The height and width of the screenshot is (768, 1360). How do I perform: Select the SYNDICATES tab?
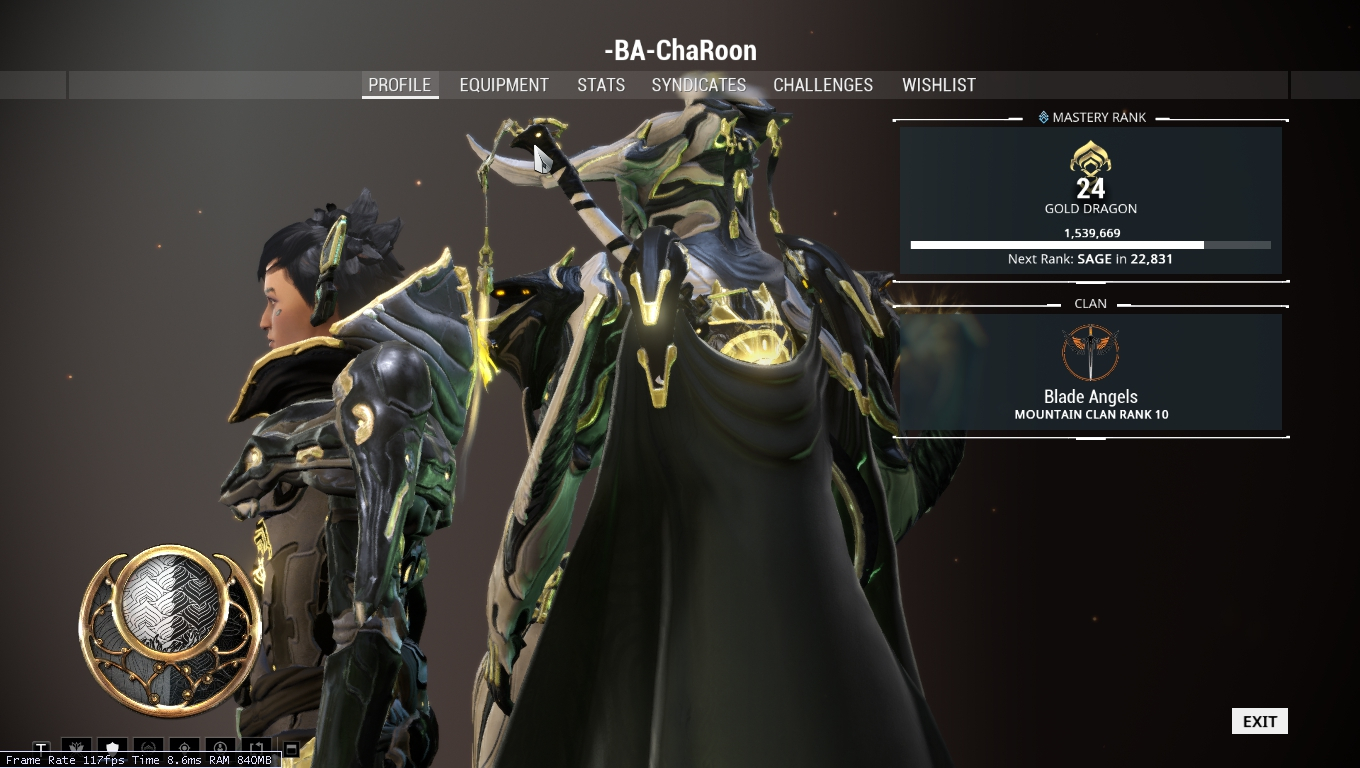[698, 85]
